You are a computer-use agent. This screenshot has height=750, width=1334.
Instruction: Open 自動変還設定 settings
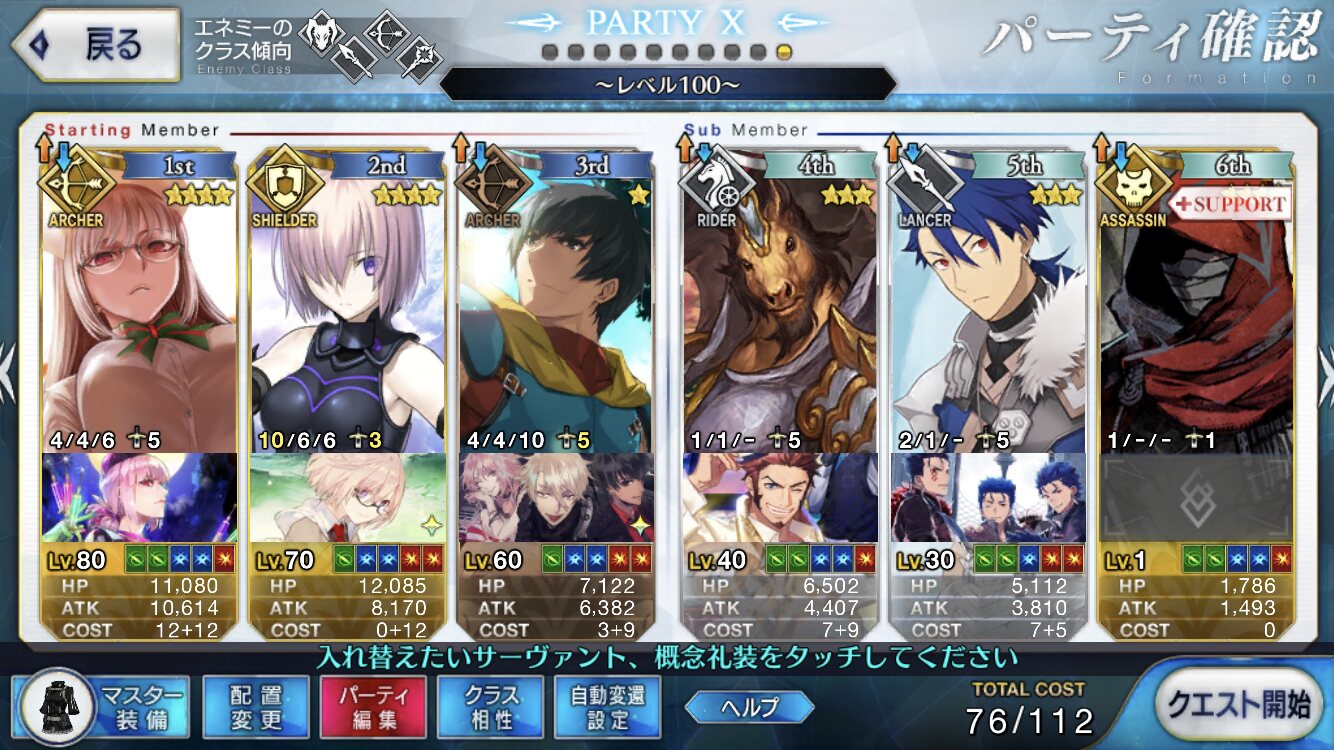[607, 706]
